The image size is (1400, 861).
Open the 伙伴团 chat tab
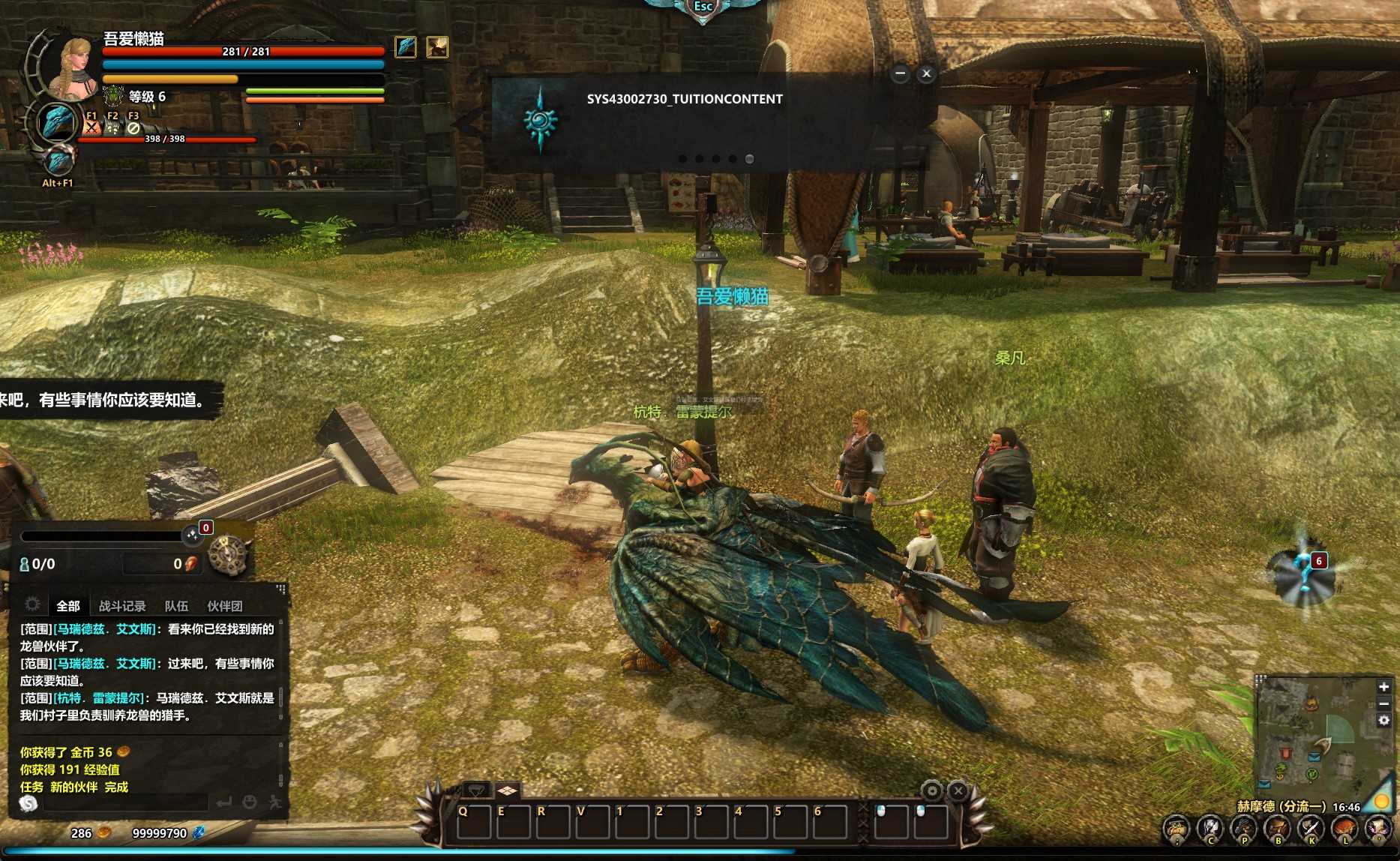224,606
